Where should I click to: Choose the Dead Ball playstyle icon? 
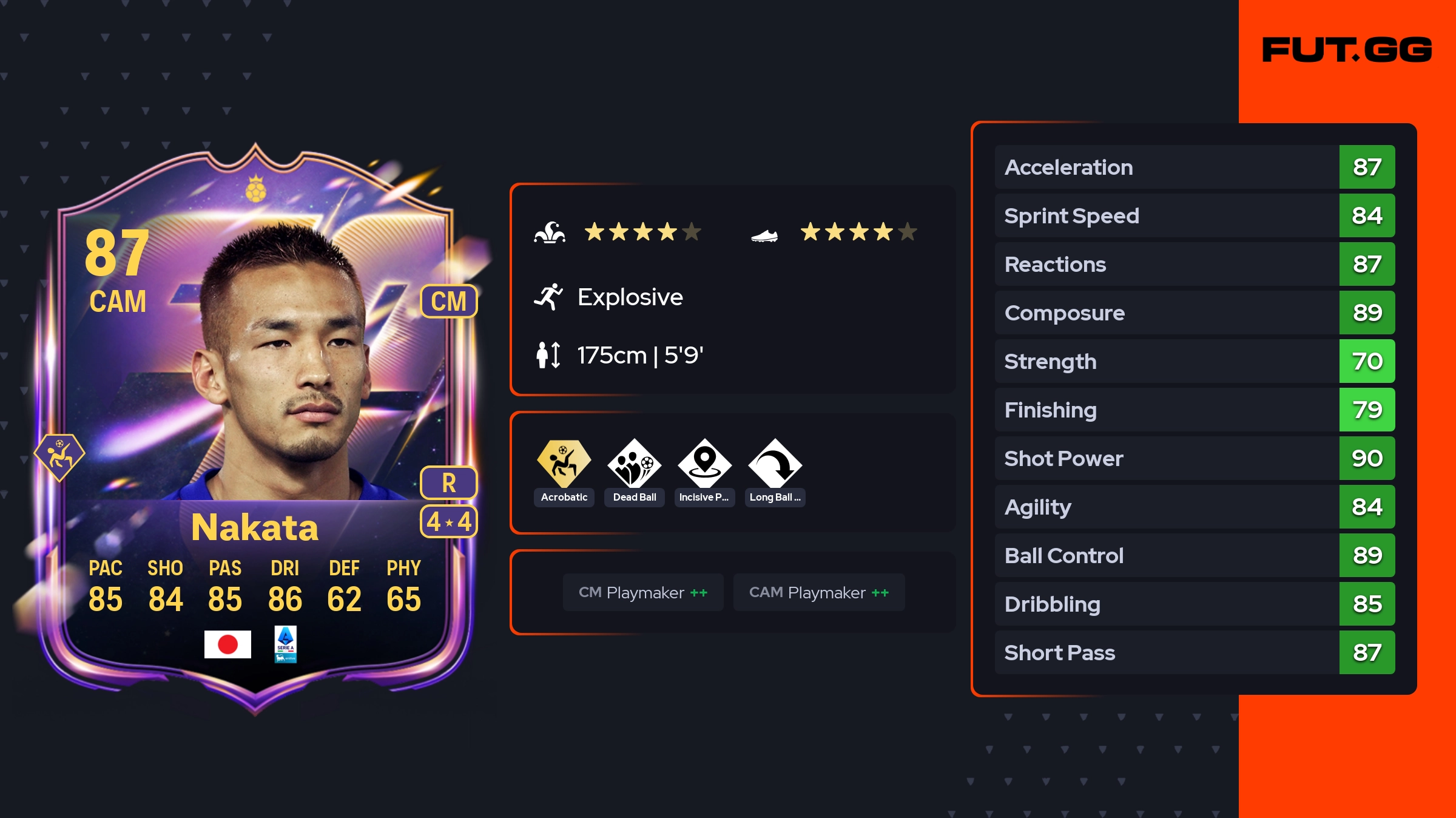(x=634, y=464)
